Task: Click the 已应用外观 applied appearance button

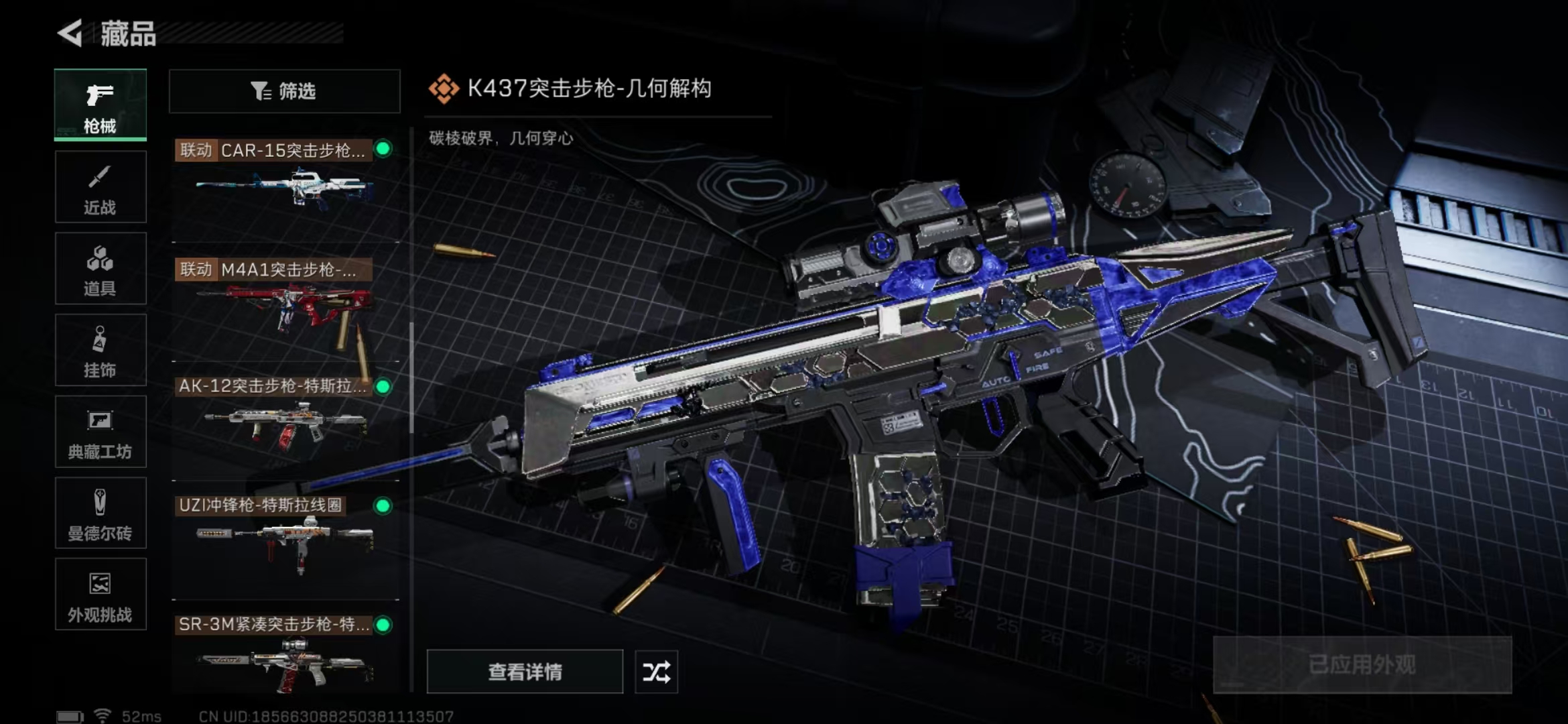Action: point(1362,665)
